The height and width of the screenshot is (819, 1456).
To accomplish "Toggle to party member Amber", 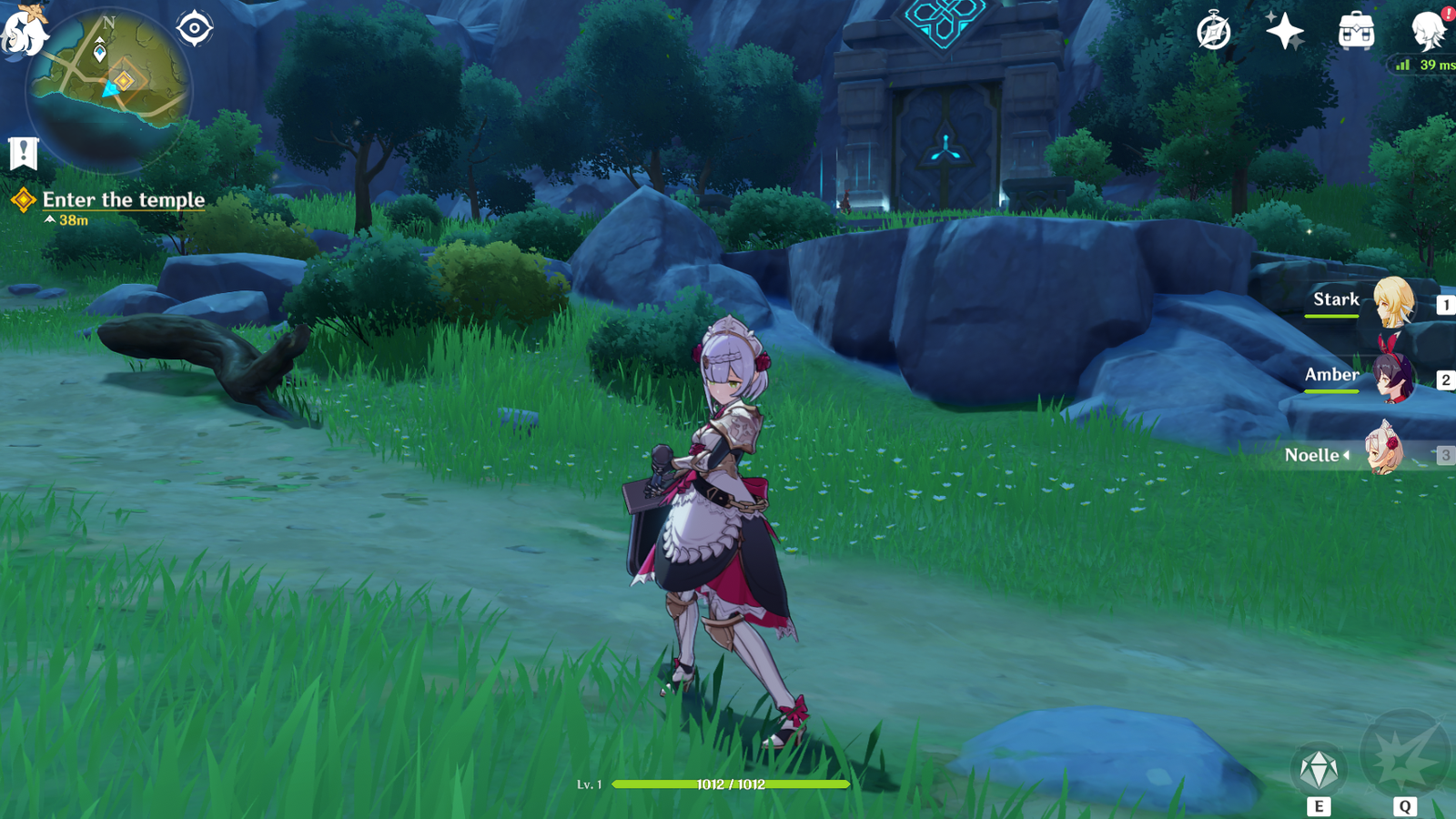I will (1395, 383).
